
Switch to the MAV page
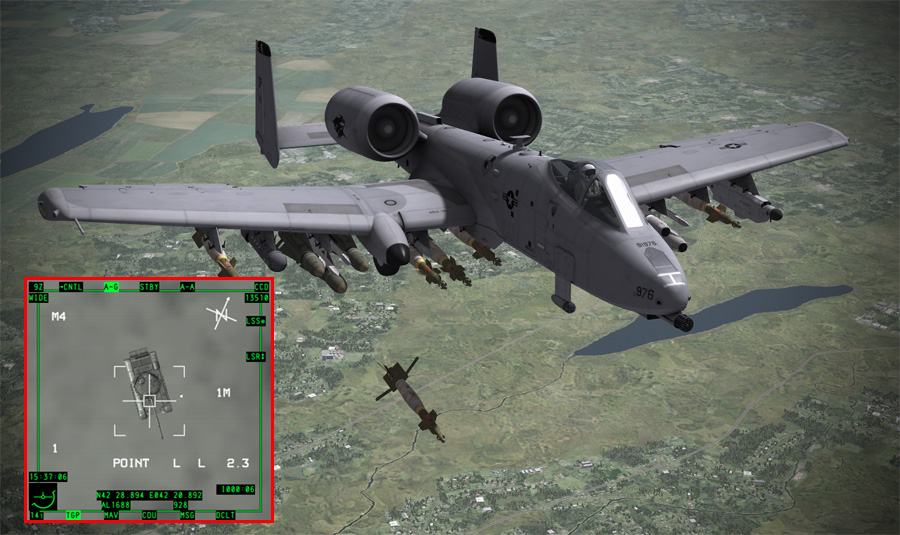pos(110,515)
